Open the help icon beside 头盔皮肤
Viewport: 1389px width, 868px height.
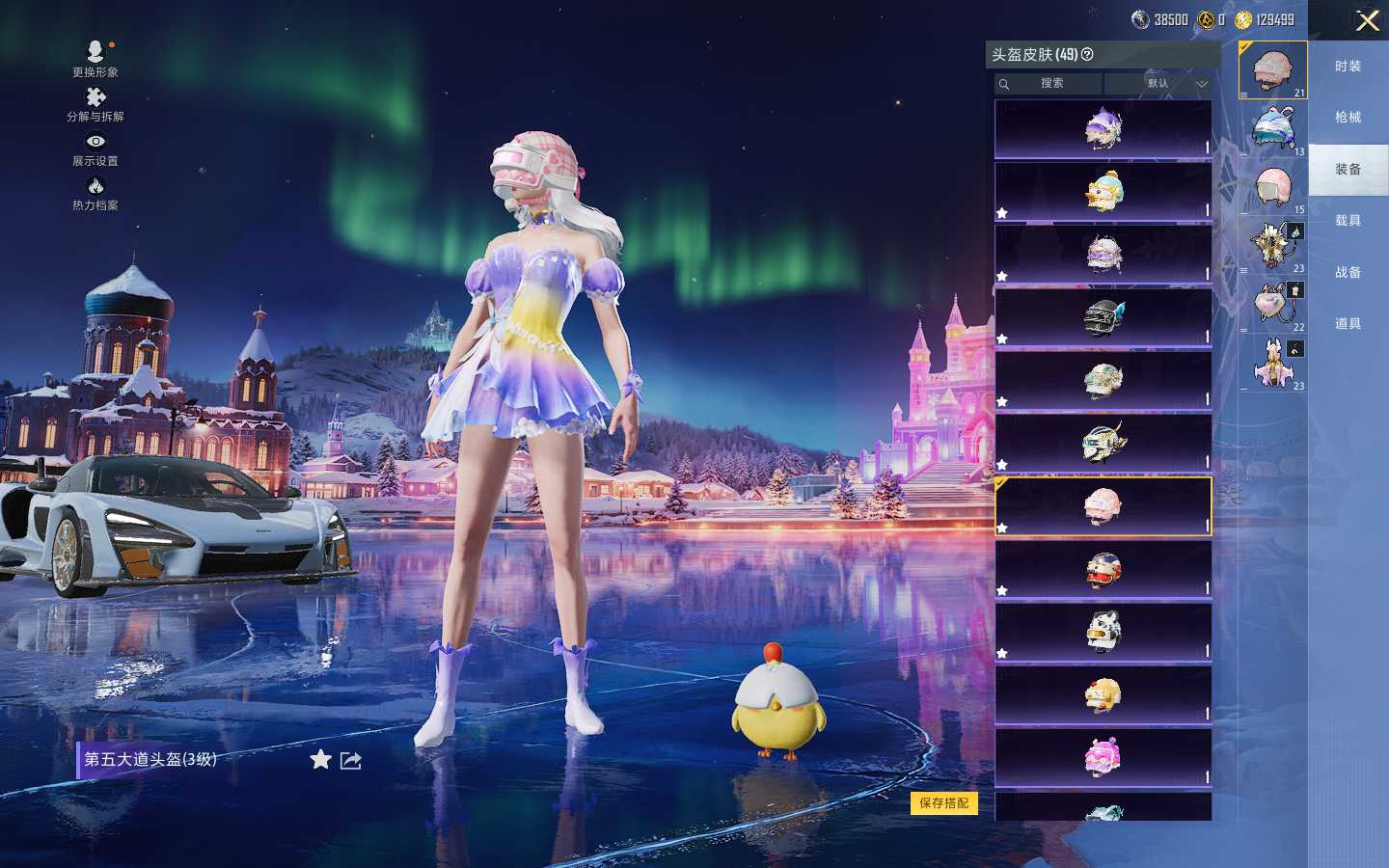tap(1087, 55)
